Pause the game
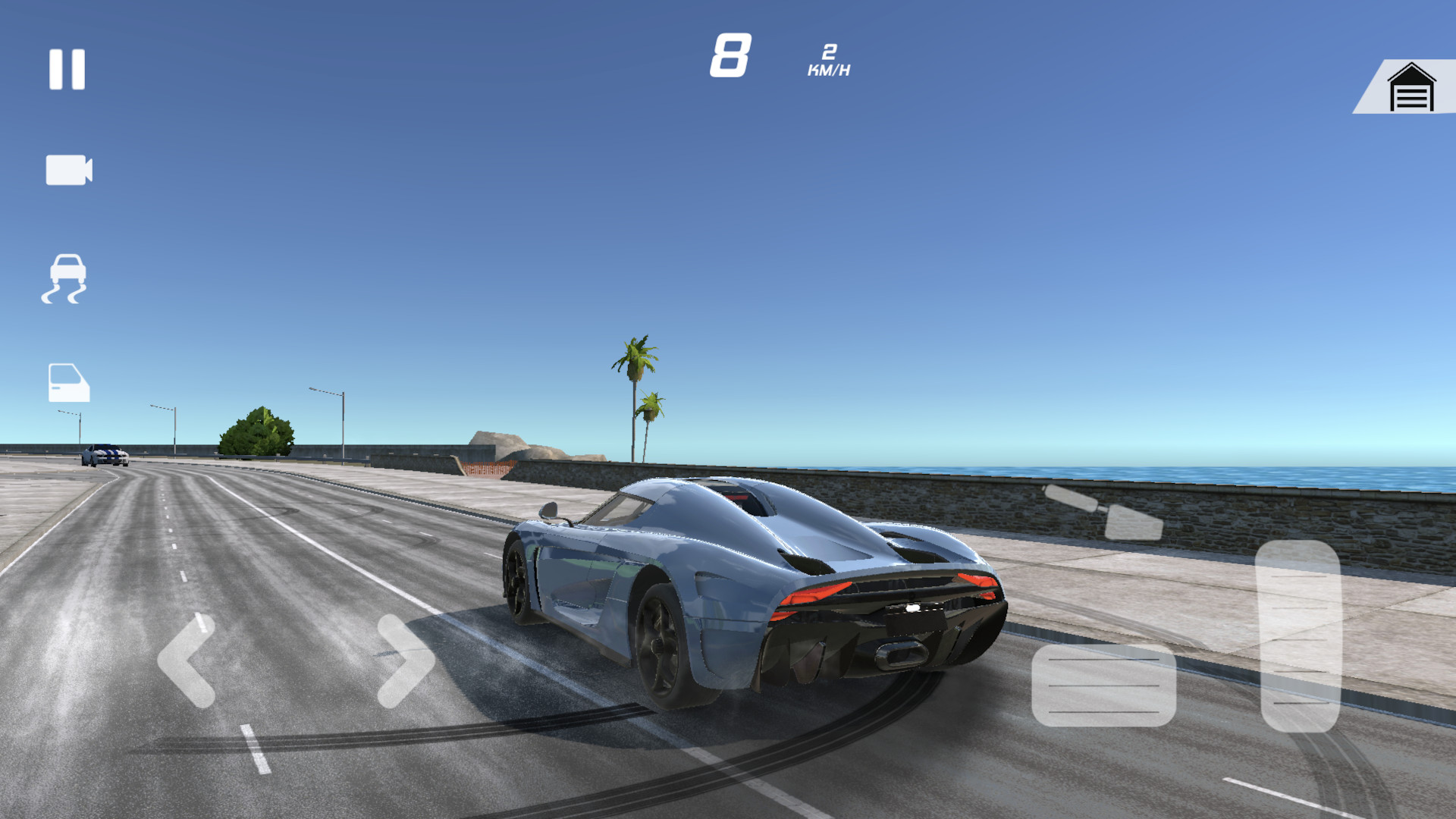Image resolution: width=1456 pixels, height=819 pixels. click(67, 70)
